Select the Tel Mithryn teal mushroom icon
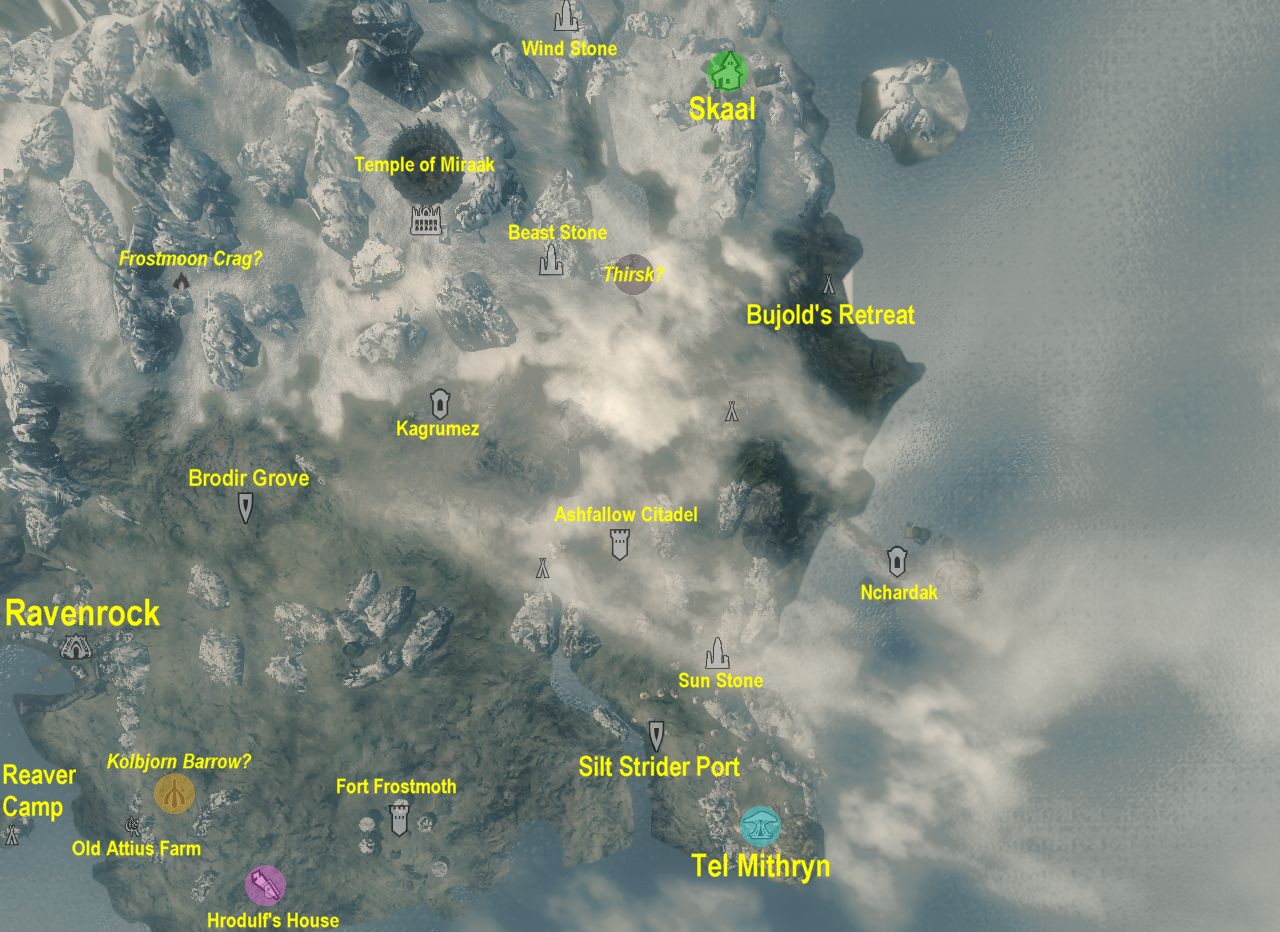1280x932 pixels. coord(762,827)
